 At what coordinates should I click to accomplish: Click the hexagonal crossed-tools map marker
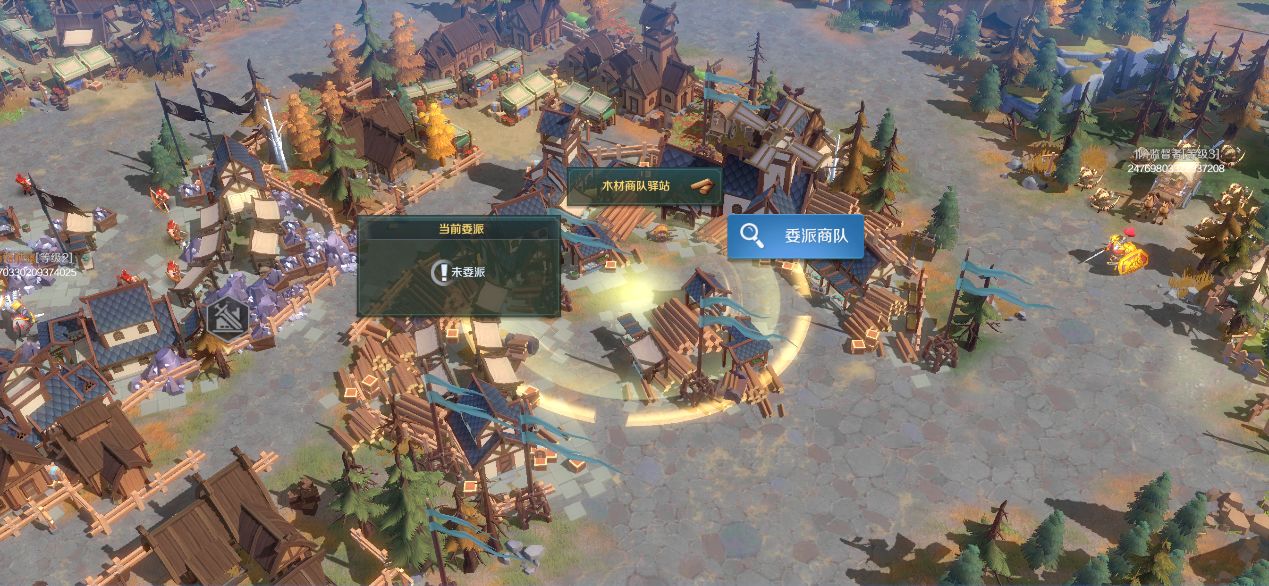228,317
